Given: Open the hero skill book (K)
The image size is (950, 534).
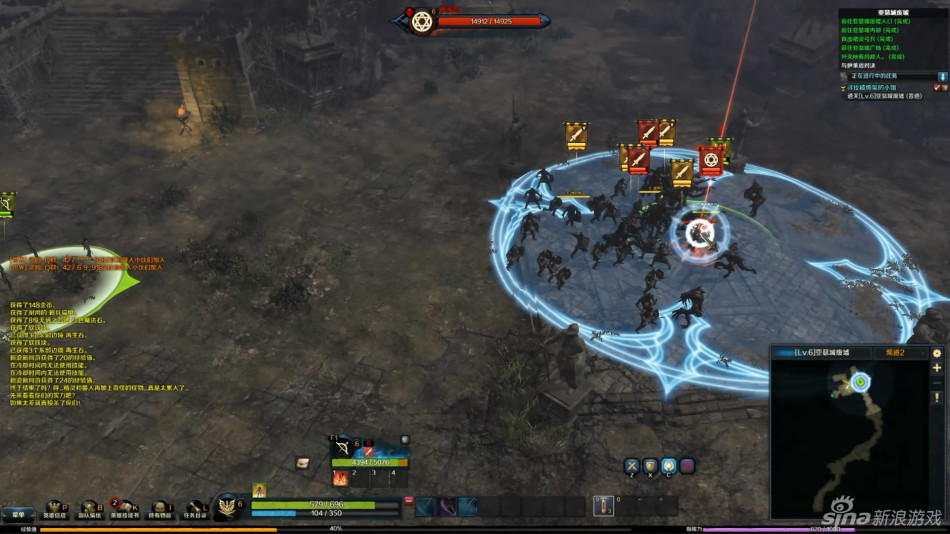Looking at the screenshot, I should click(126, 511).
